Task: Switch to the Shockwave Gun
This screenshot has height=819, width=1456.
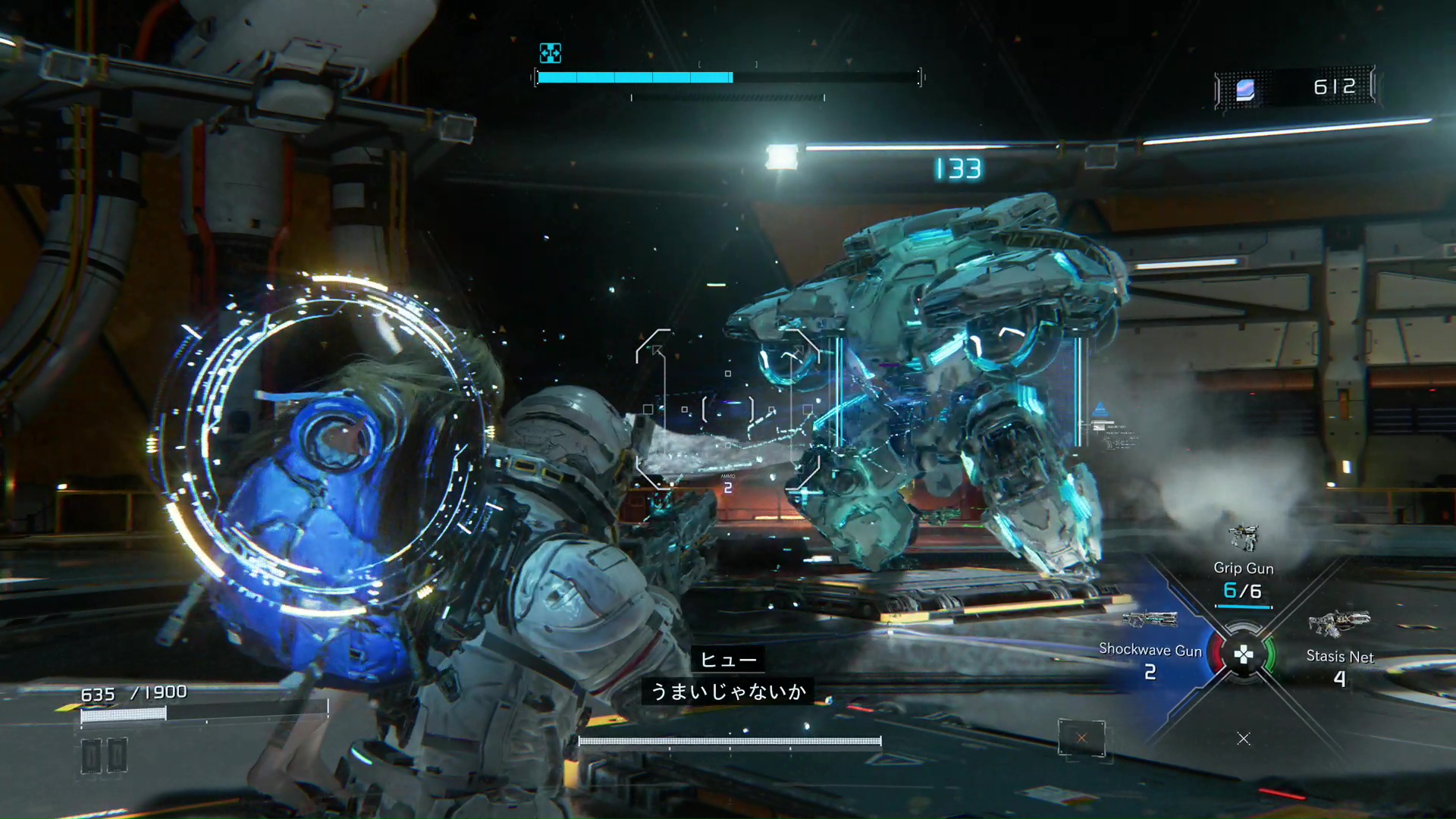Action: coord(1150,649)
